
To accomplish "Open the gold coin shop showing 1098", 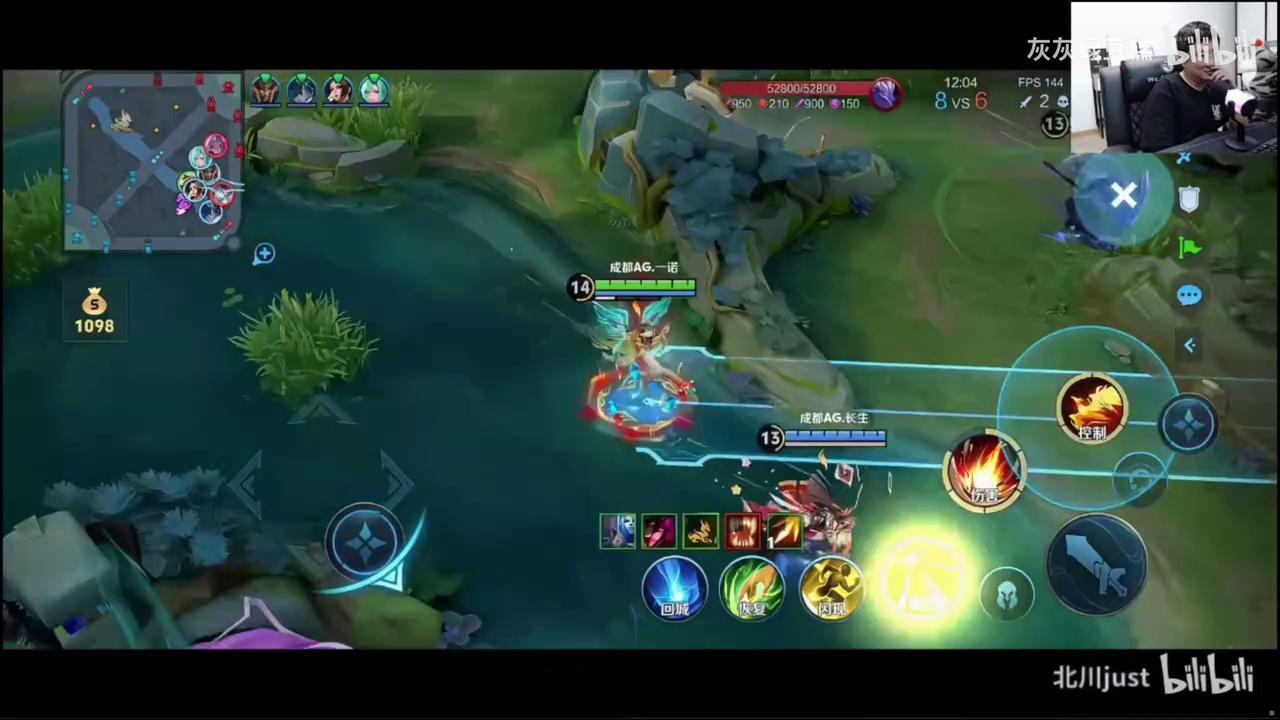I will [x=94, y=311].
